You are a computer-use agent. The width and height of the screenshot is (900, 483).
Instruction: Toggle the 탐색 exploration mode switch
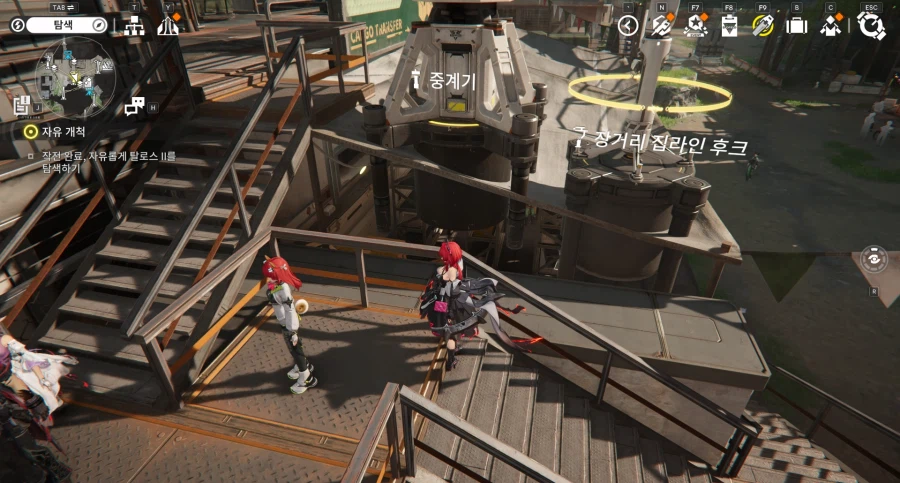click(60, 25)
